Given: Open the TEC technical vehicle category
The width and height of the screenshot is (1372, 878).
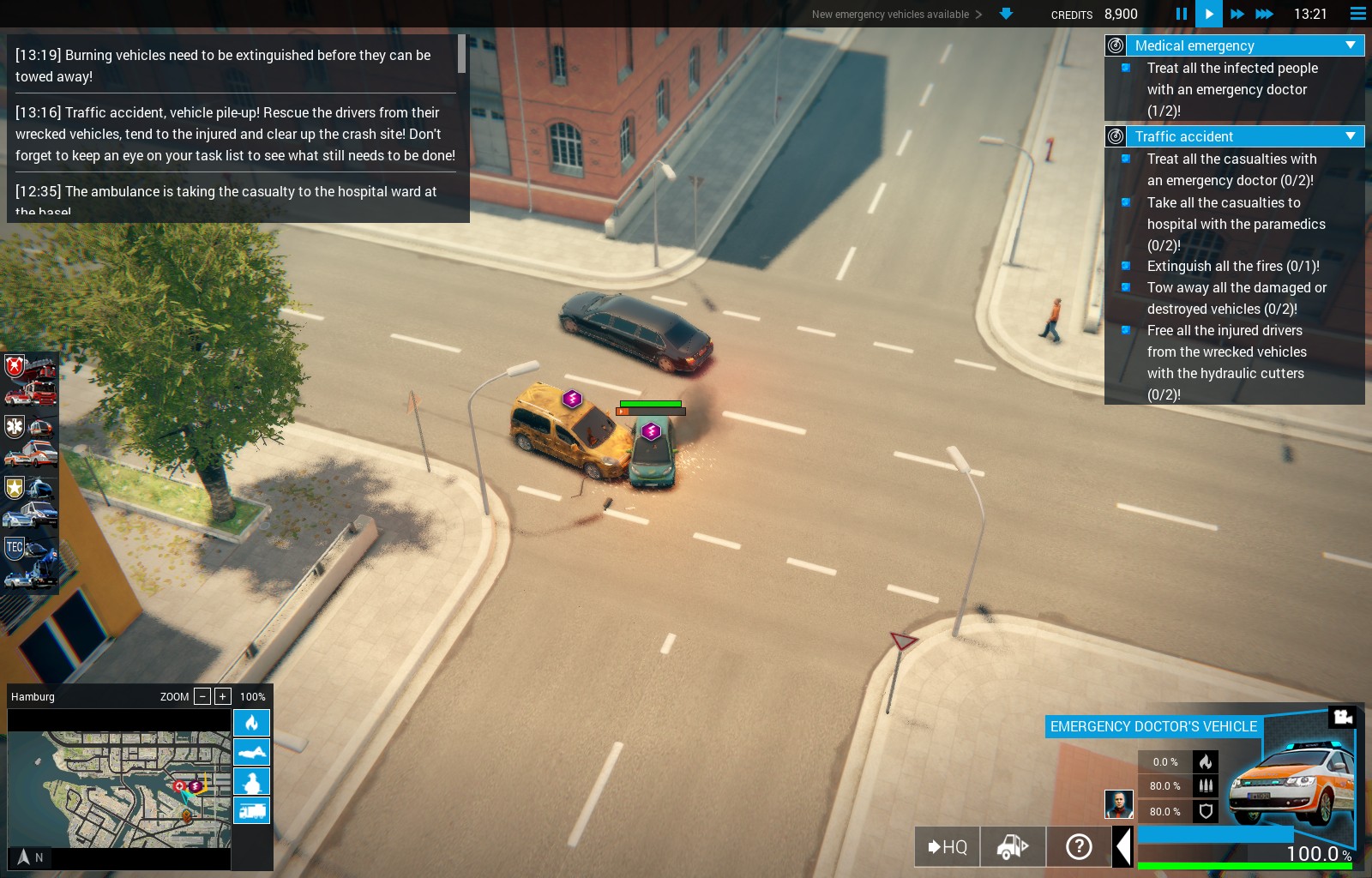Looking at the screenshot, I should click(x=31, y=562).
